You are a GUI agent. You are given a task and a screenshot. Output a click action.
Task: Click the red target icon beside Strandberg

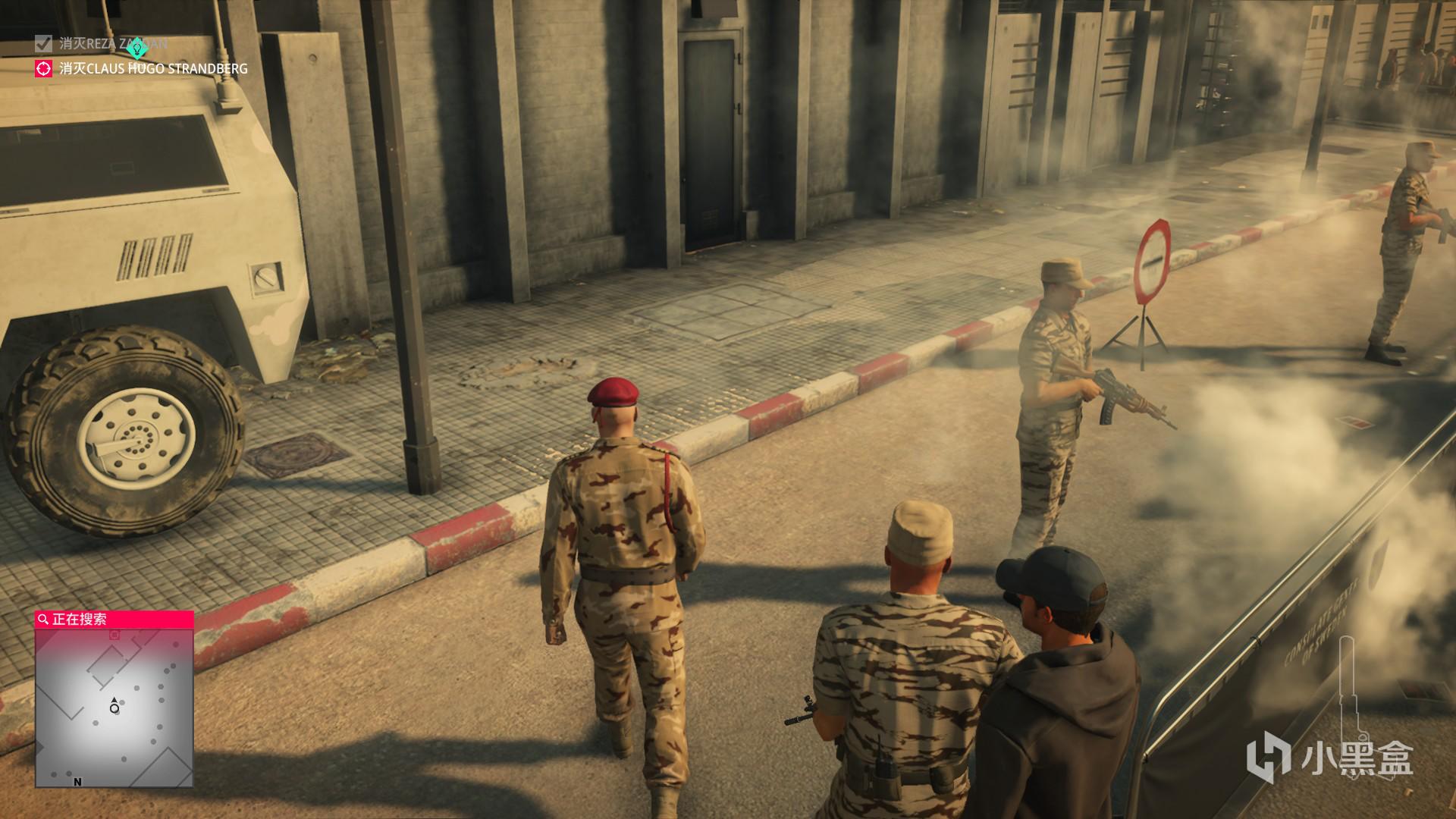tap(44, 69)
